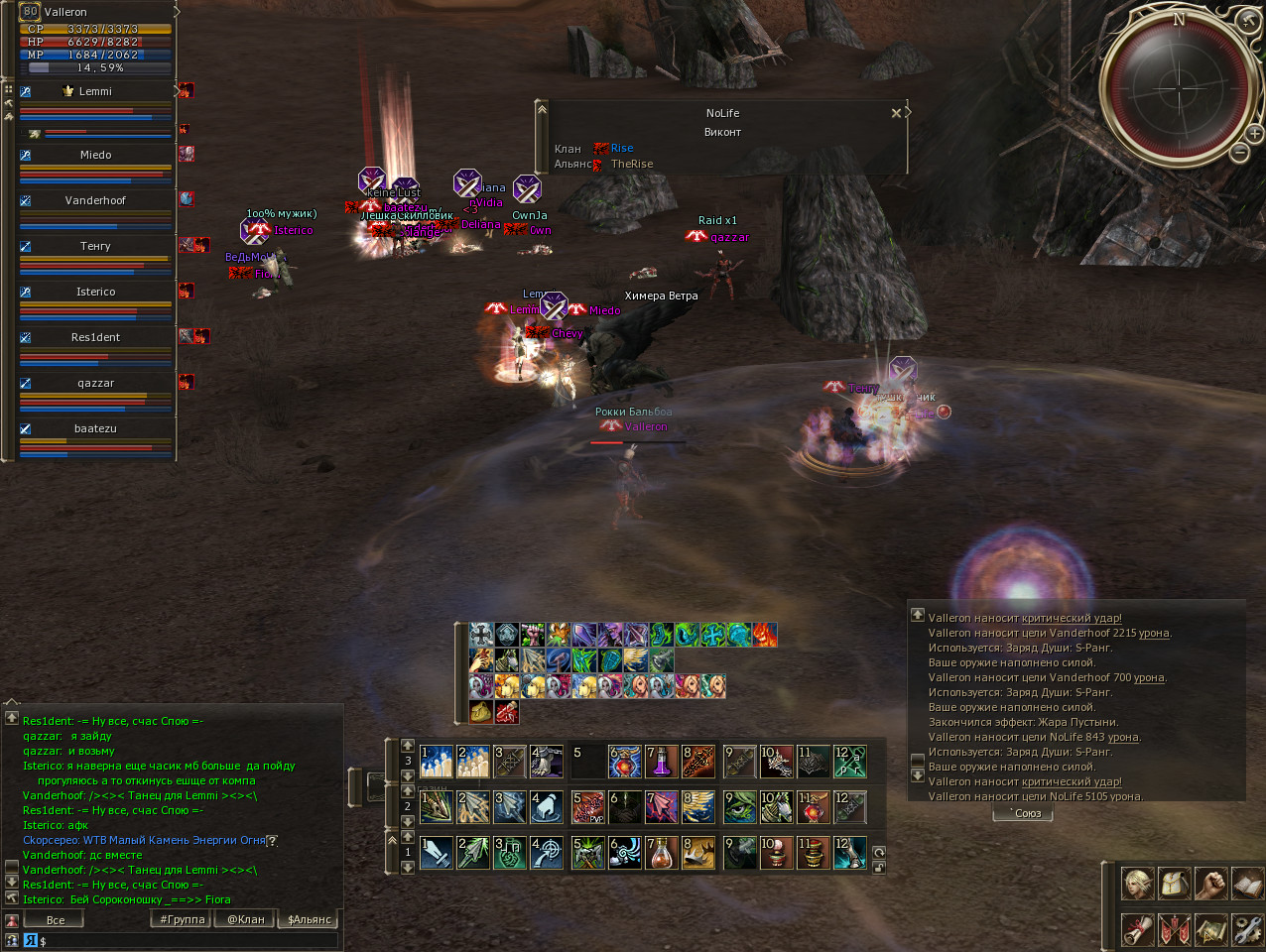Viewport: 1266px width, 952px height.
Task: Show the $Альянс chat tab
Action: pyautogui.click(x=309, y=919)
